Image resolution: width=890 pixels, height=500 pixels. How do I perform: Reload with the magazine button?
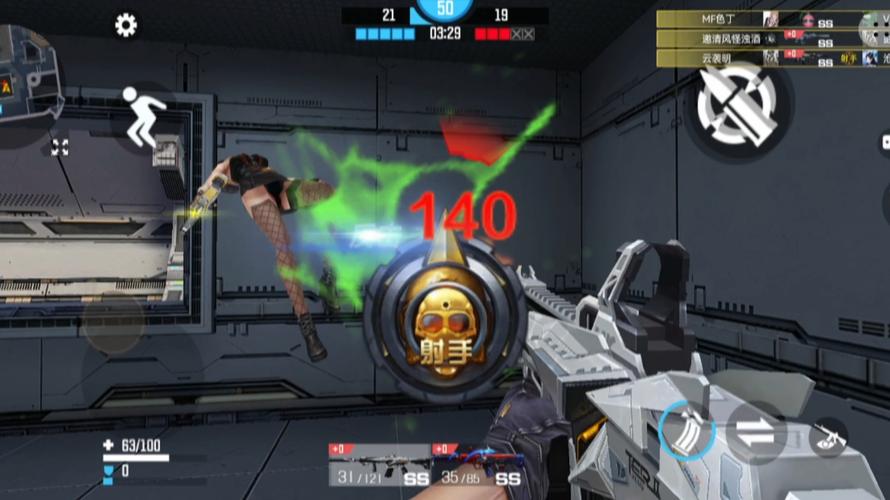coord(687,431)
